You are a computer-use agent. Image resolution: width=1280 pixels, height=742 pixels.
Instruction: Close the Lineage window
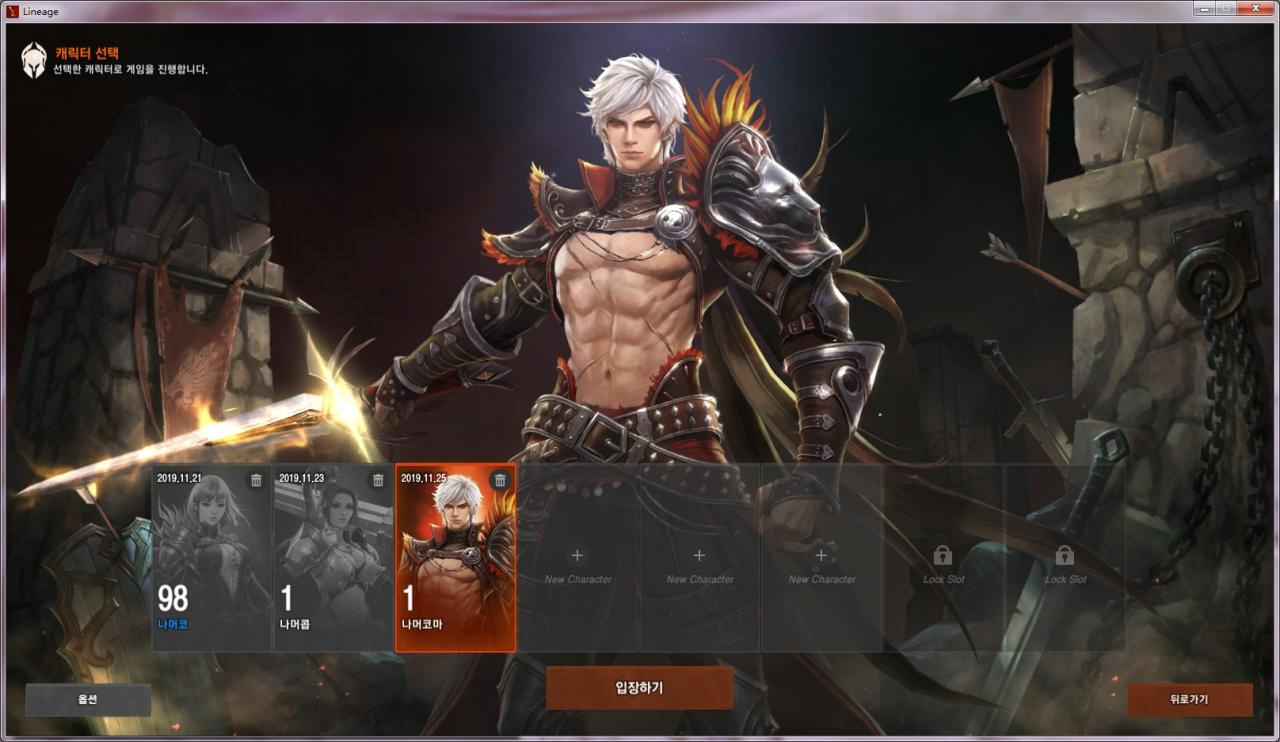click(1255, 8)
